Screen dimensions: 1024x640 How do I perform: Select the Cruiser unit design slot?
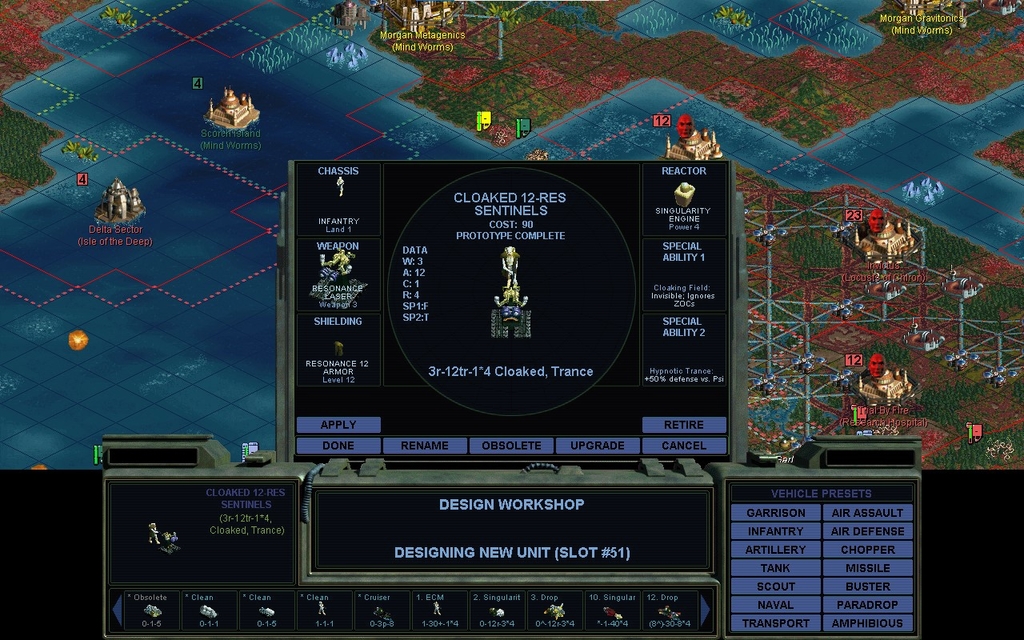381,610
